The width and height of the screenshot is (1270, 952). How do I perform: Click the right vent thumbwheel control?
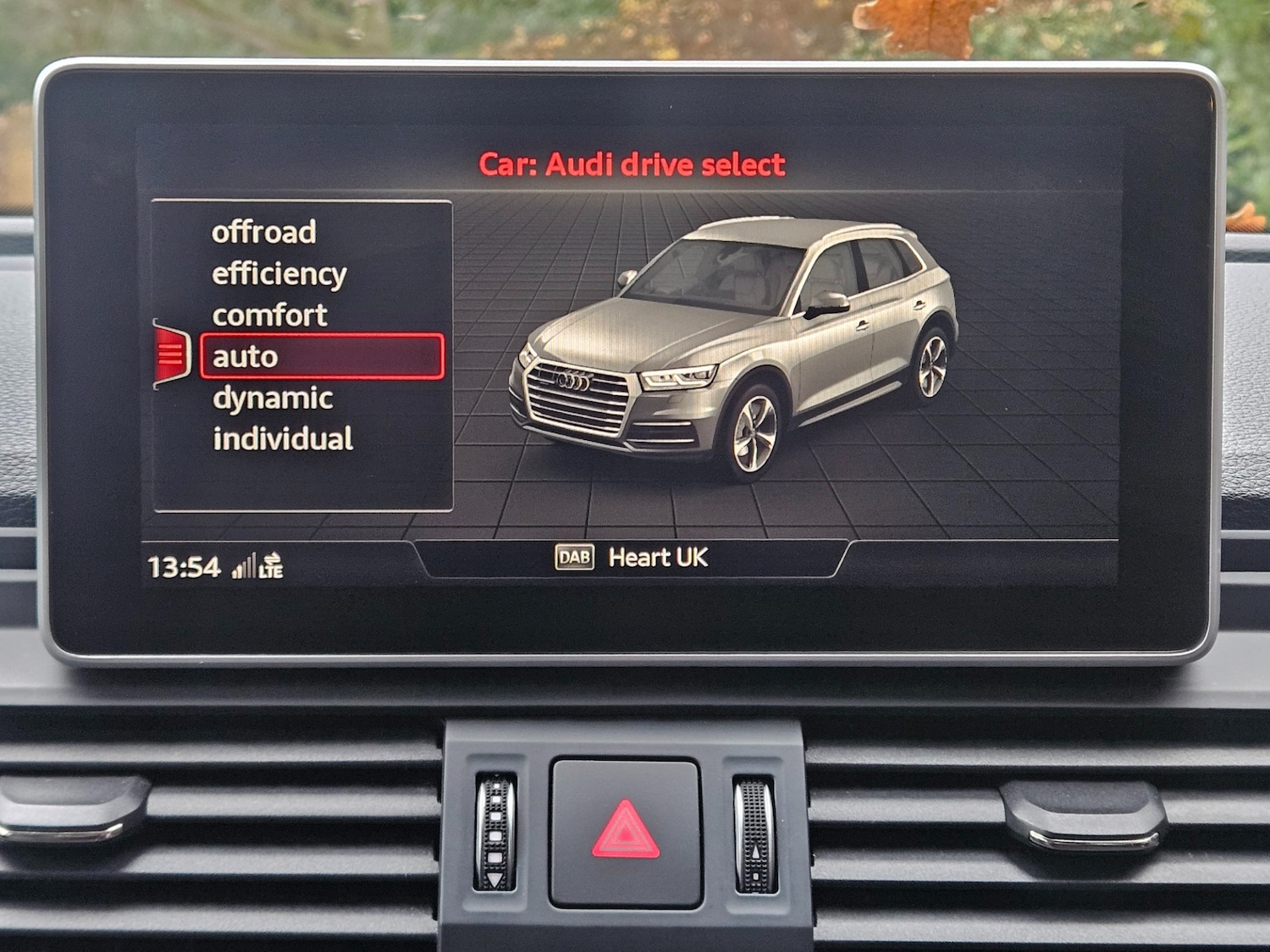tap(754, 834)
